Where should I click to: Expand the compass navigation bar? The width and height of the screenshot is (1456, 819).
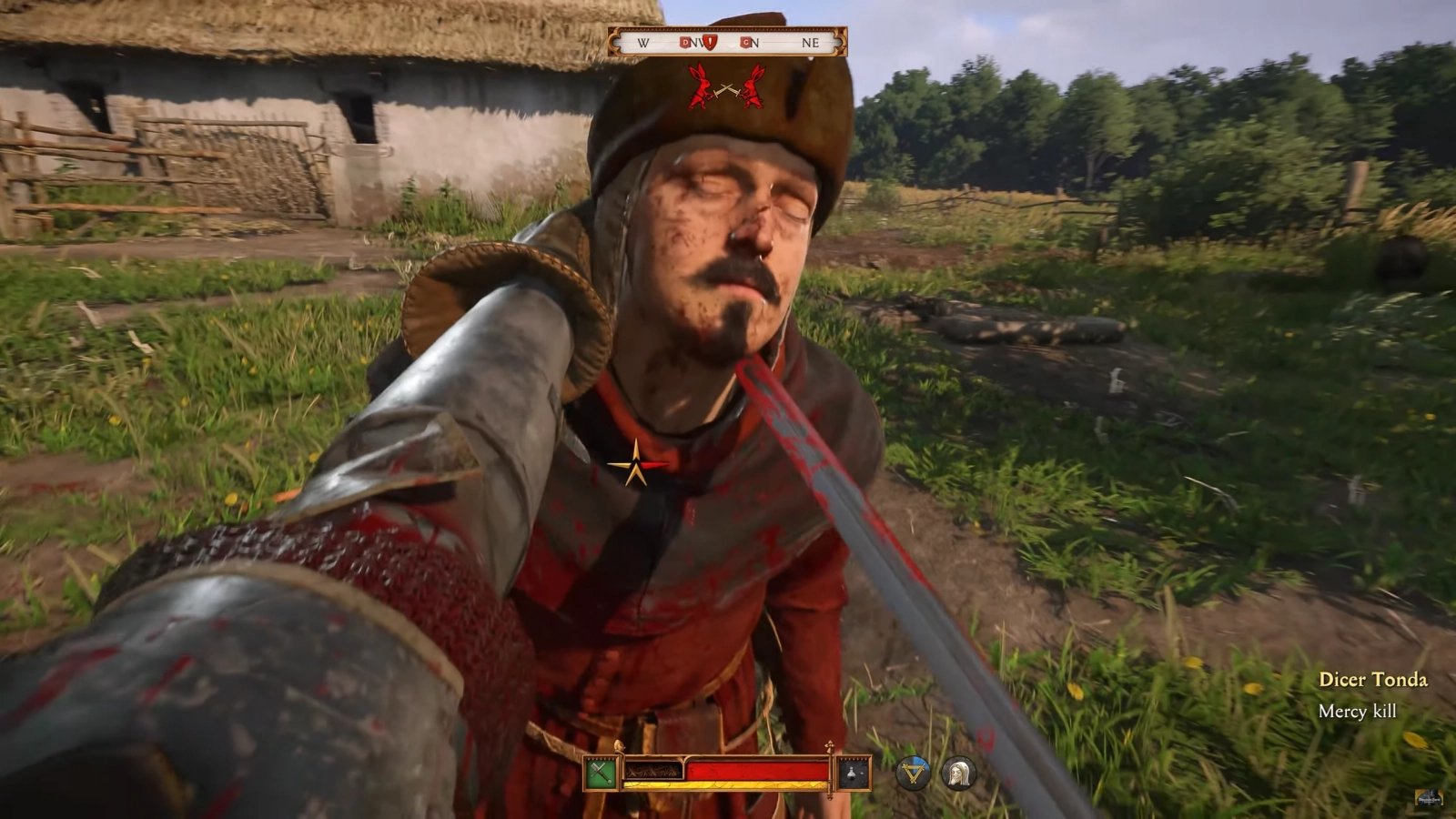click(x=728, y=41)
